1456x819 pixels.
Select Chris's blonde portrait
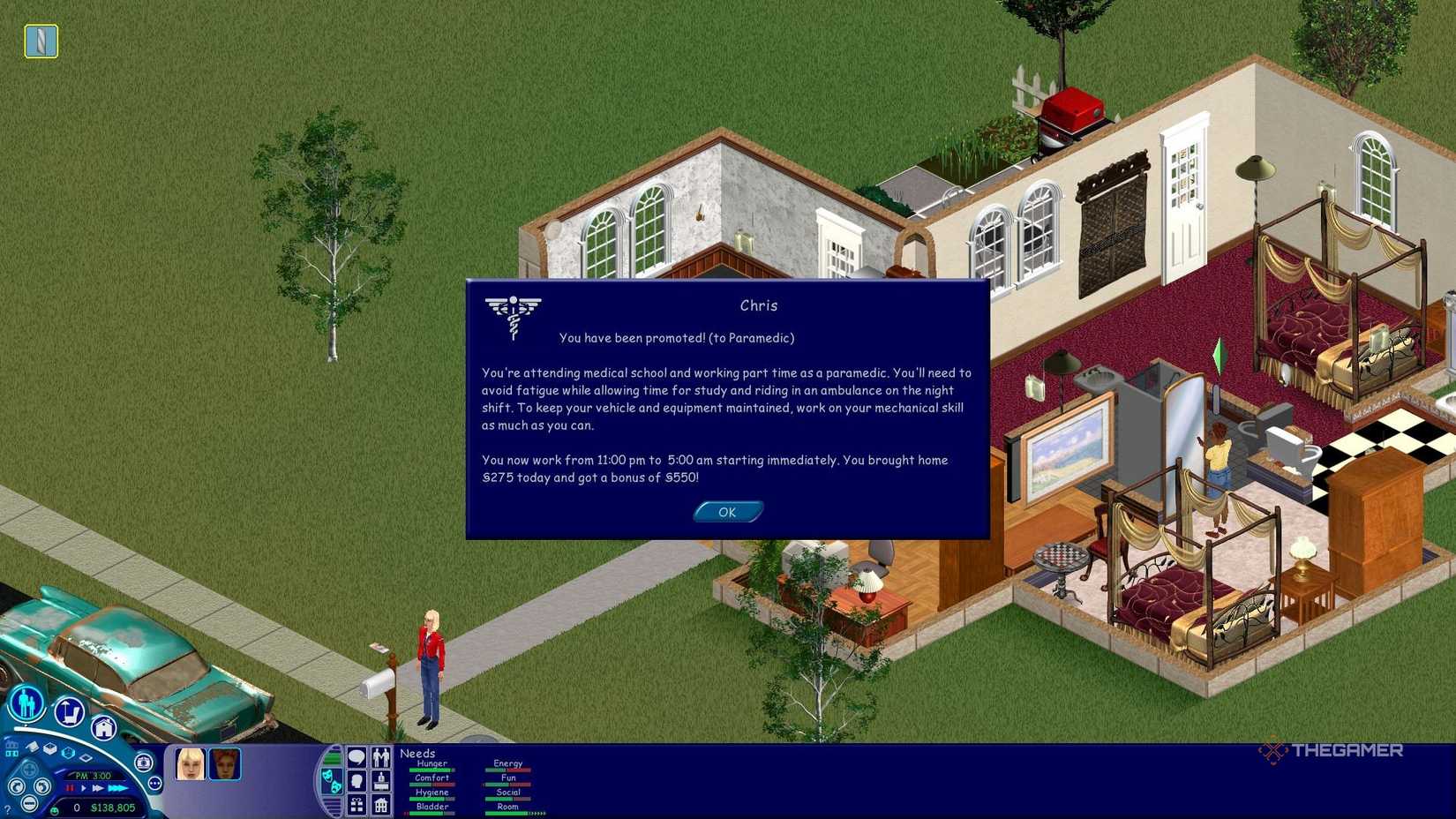point(189,764)
